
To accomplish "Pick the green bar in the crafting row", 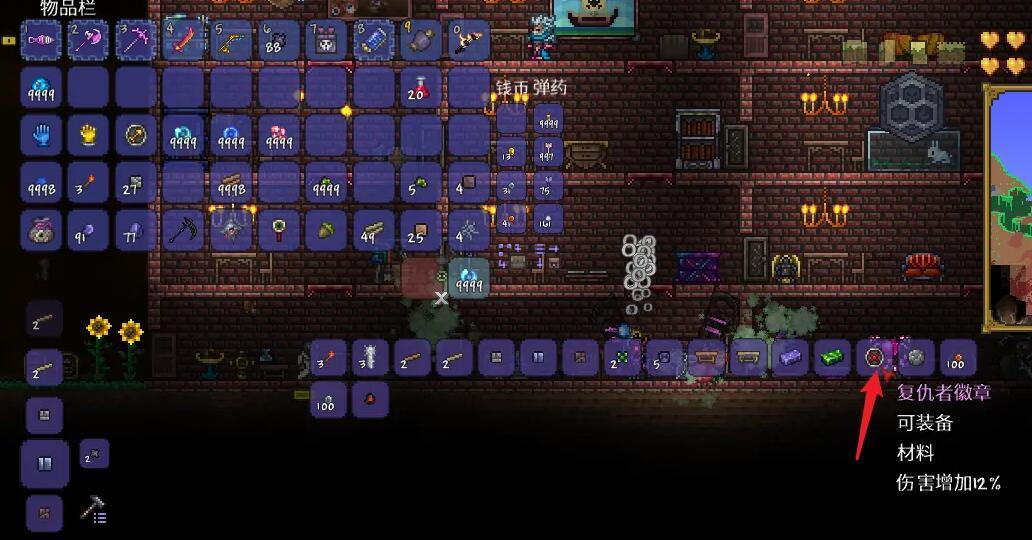I will click(x=831, y=357).
